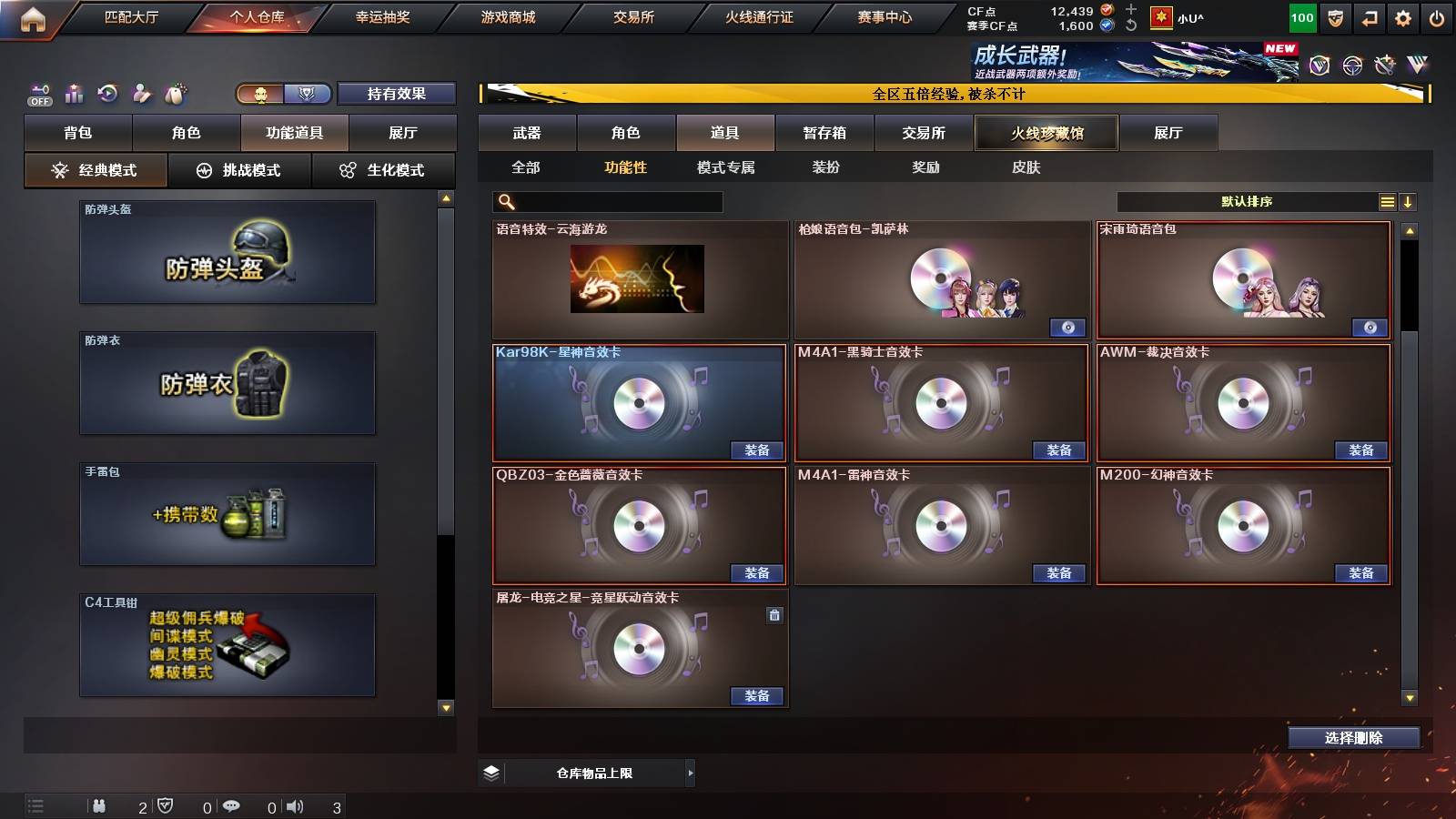1456x819 pixels.
Task: Click the channel switch arrow icon top right
Action: [1368, 16]
